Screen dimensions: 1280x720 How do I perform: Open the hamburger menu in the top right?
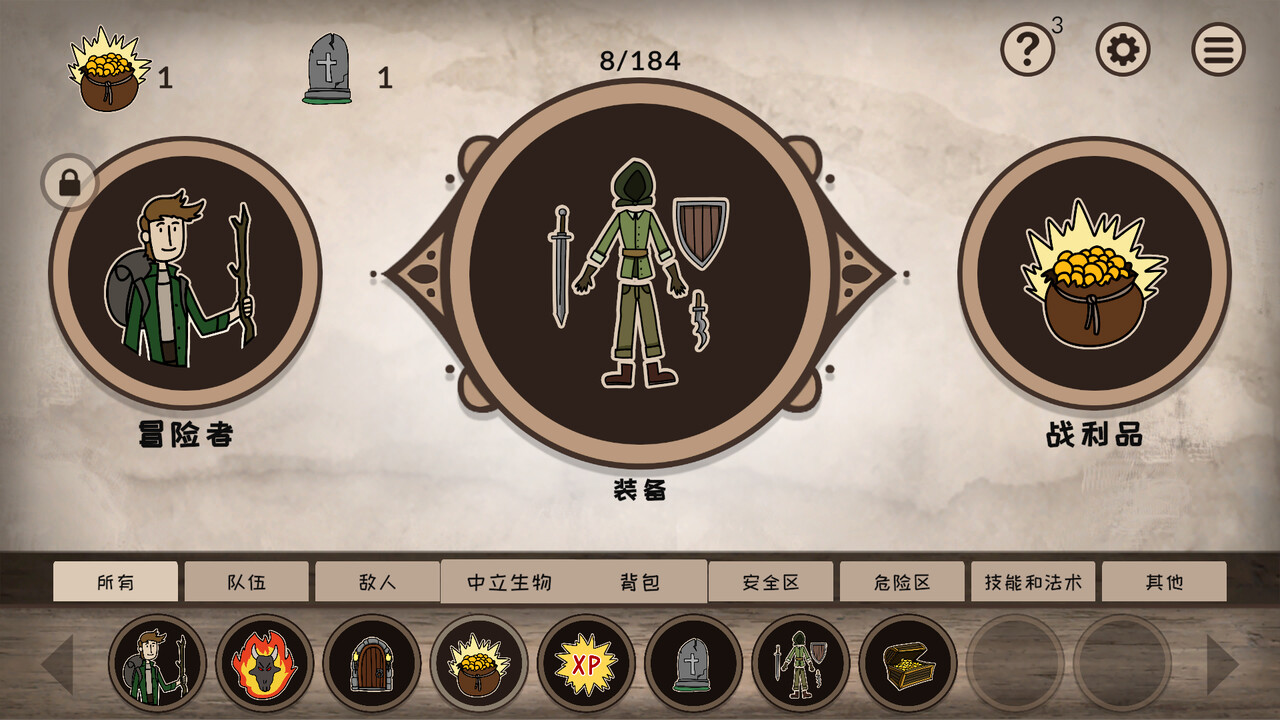tap(1218, 48)
